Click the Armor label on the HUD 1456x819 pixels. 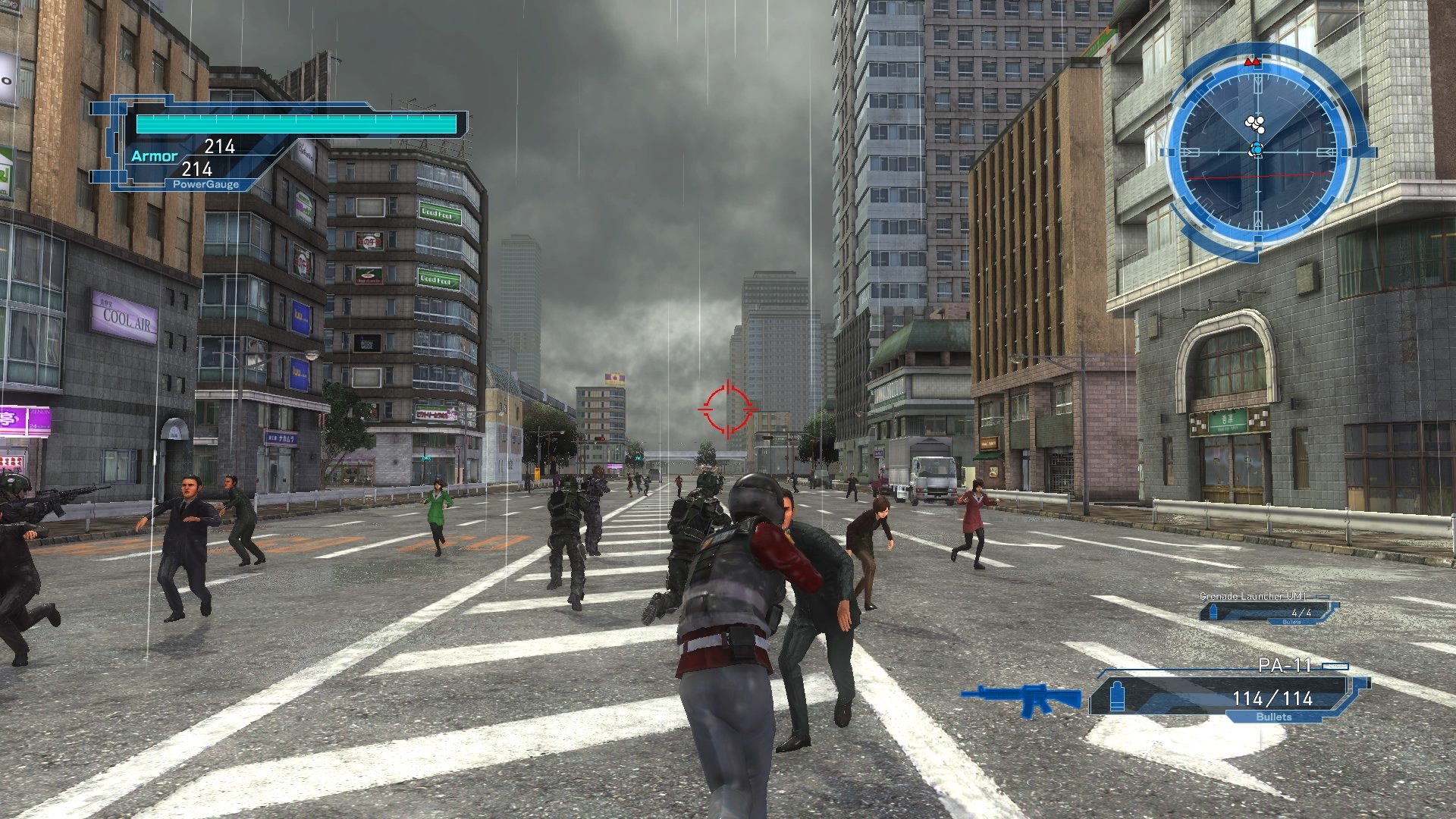(x=154, y=155)
